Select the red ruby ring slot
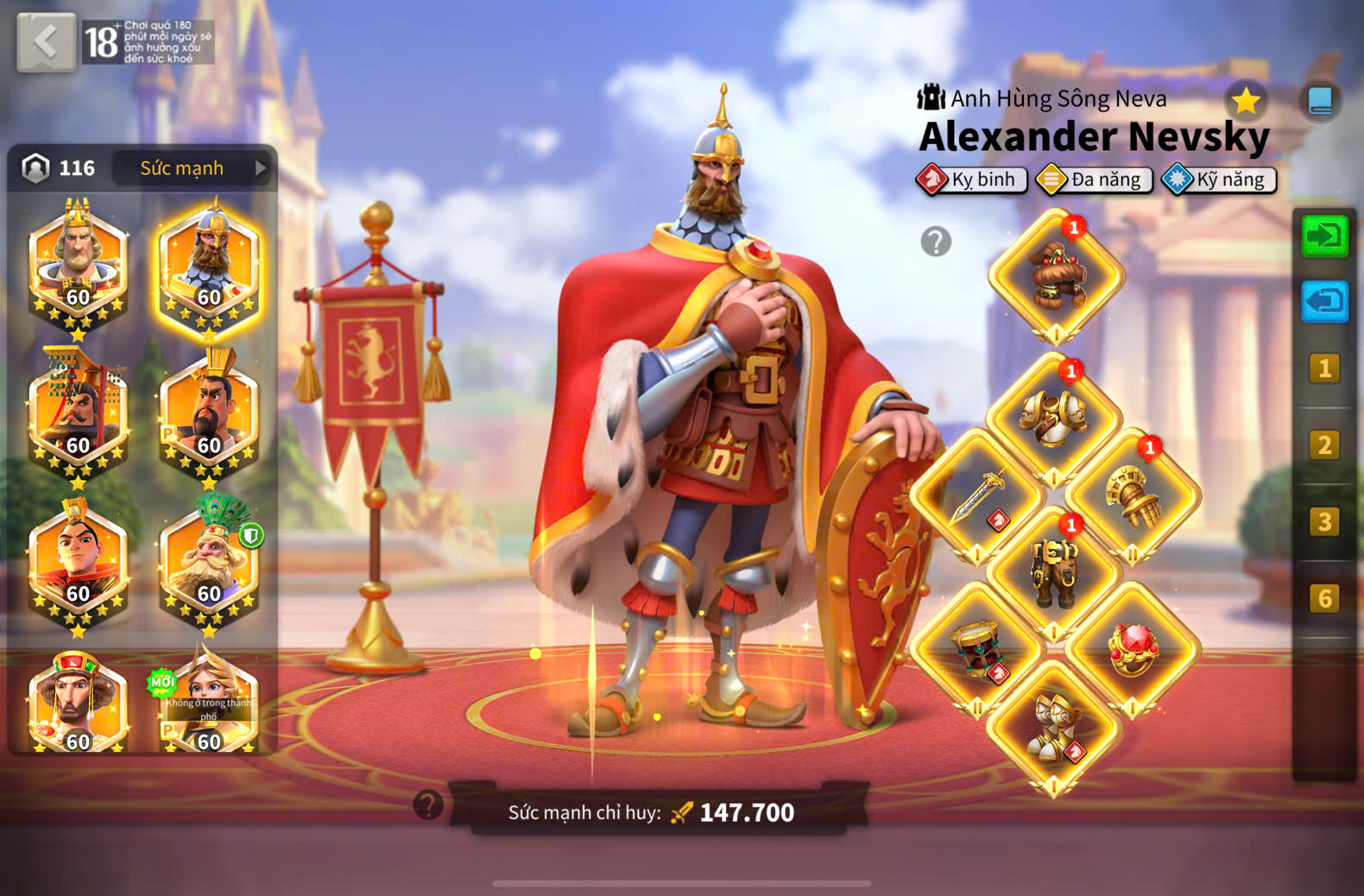 pos(1133,649)
